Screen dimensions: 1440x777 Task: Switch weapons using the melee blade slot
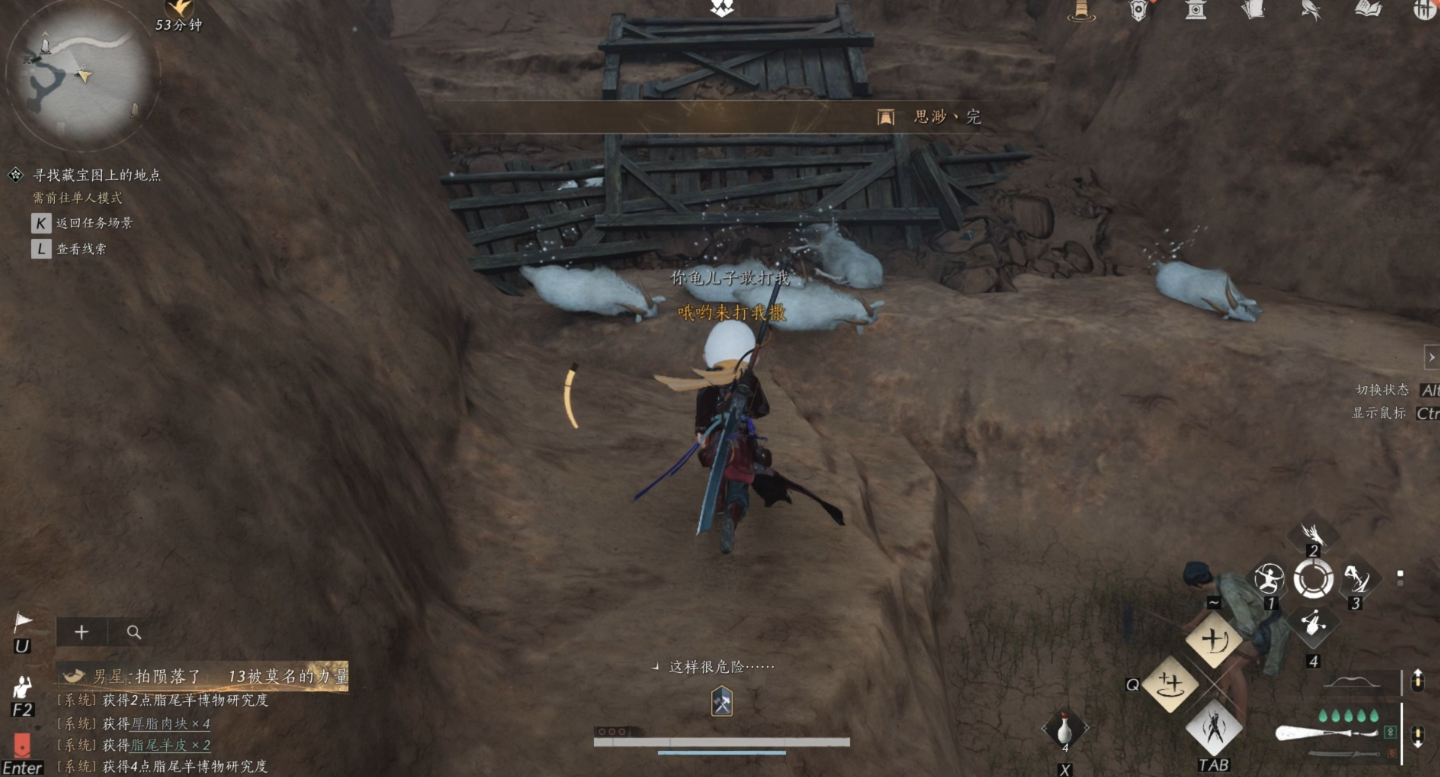(x=1342, y=753)
